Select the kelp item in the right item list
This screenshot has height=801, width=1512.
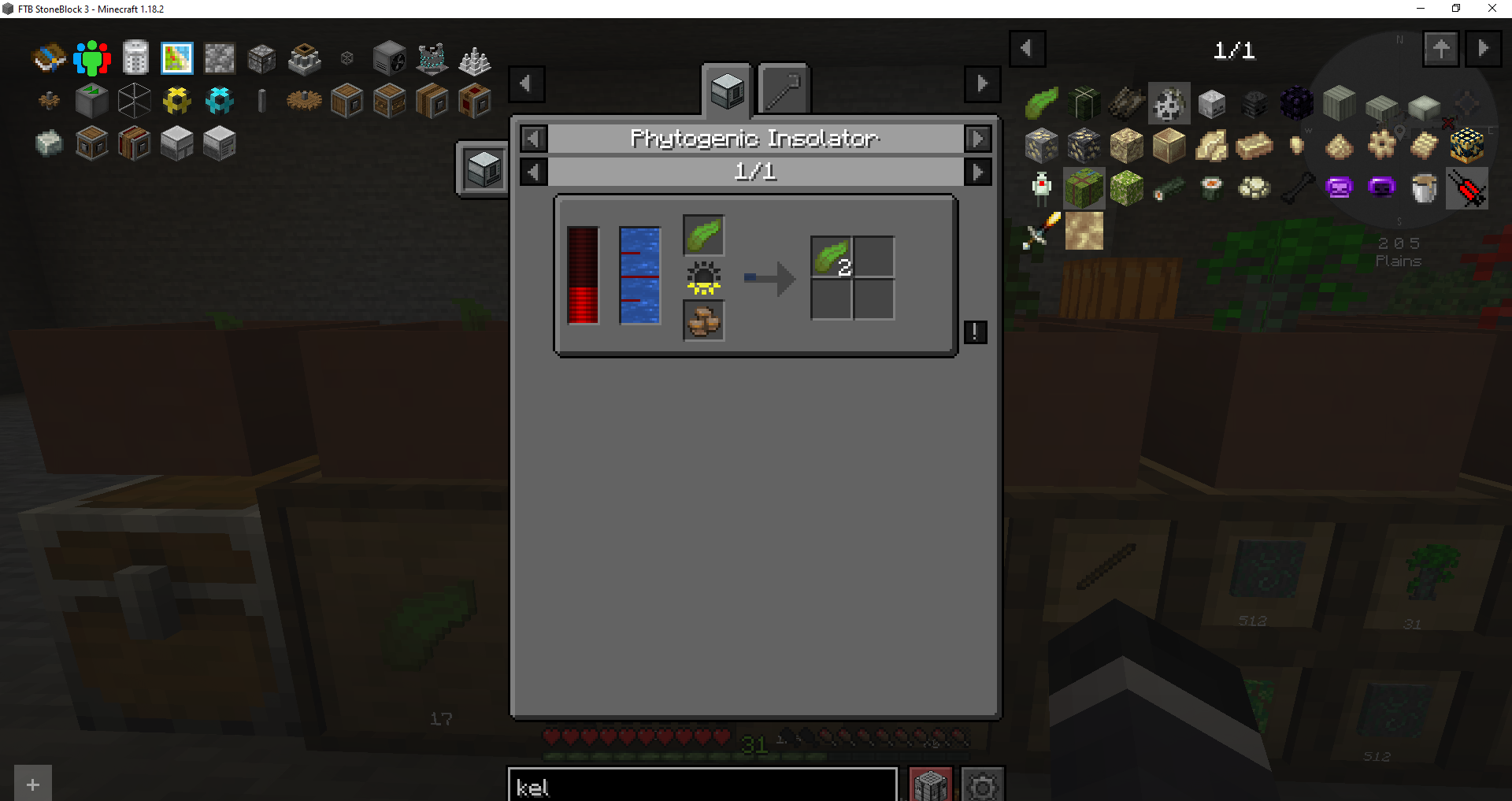[1041, 102]
